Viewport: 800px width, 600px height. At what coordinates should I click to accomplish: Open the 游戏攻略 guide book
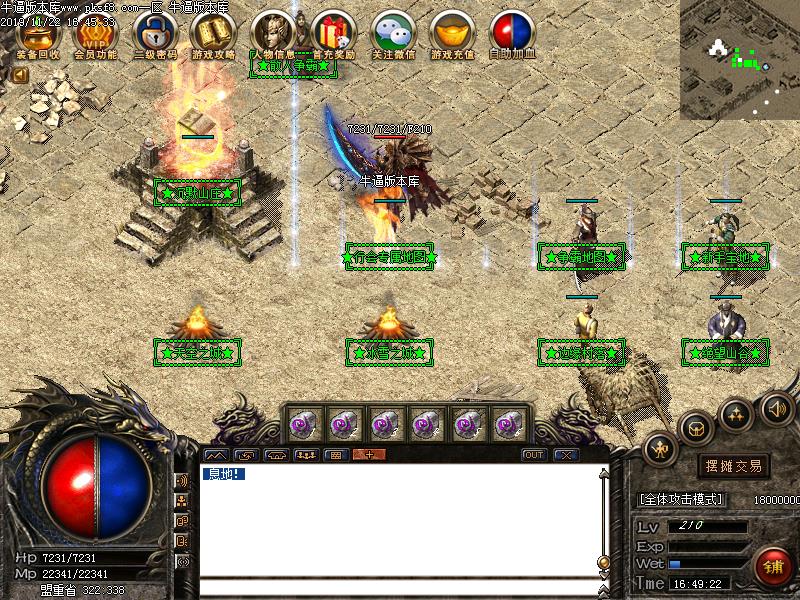pos(213,32)
